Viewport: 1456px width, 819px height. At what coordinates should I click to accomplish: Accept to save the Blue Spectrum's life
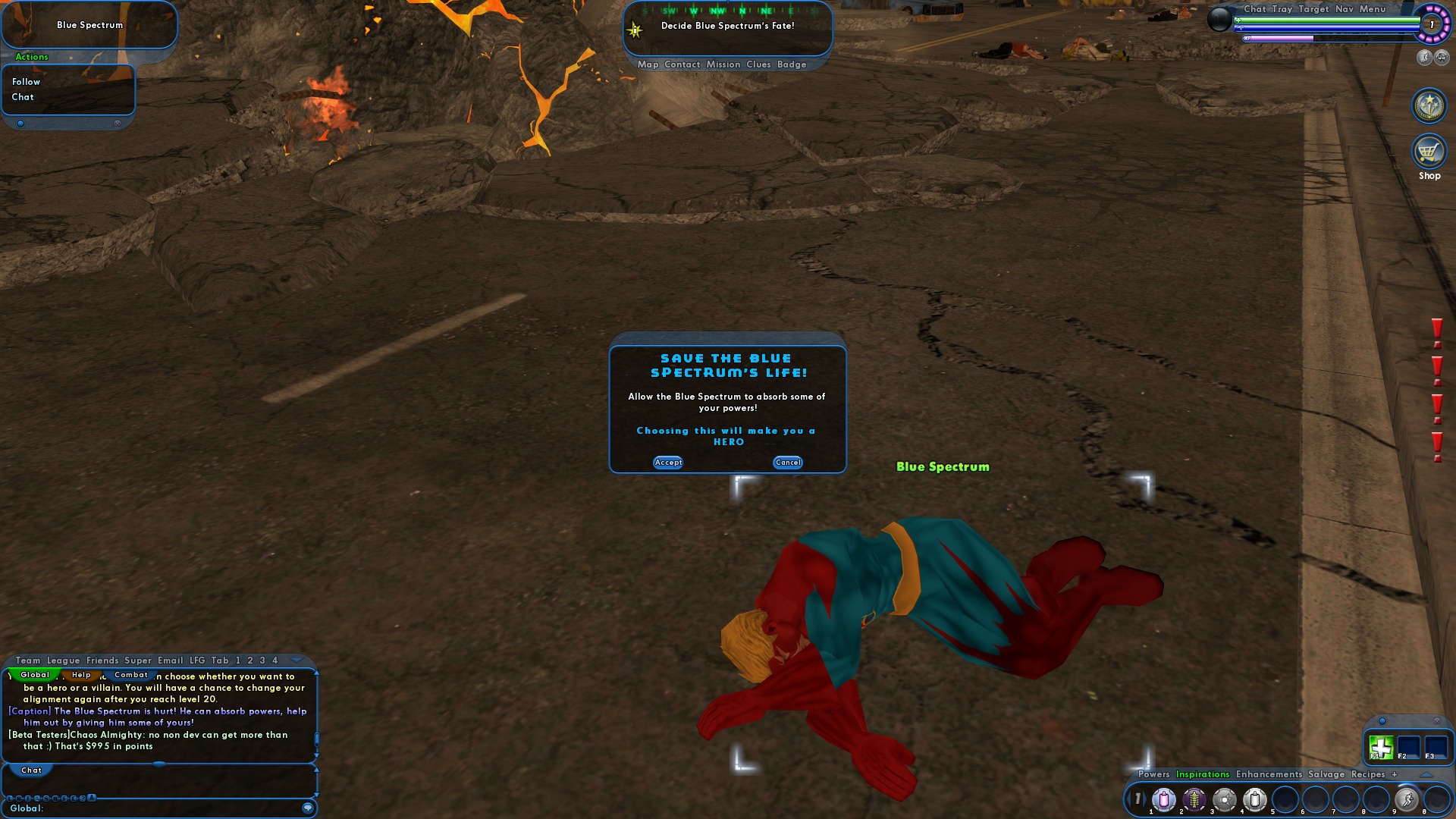pos(668,463)
